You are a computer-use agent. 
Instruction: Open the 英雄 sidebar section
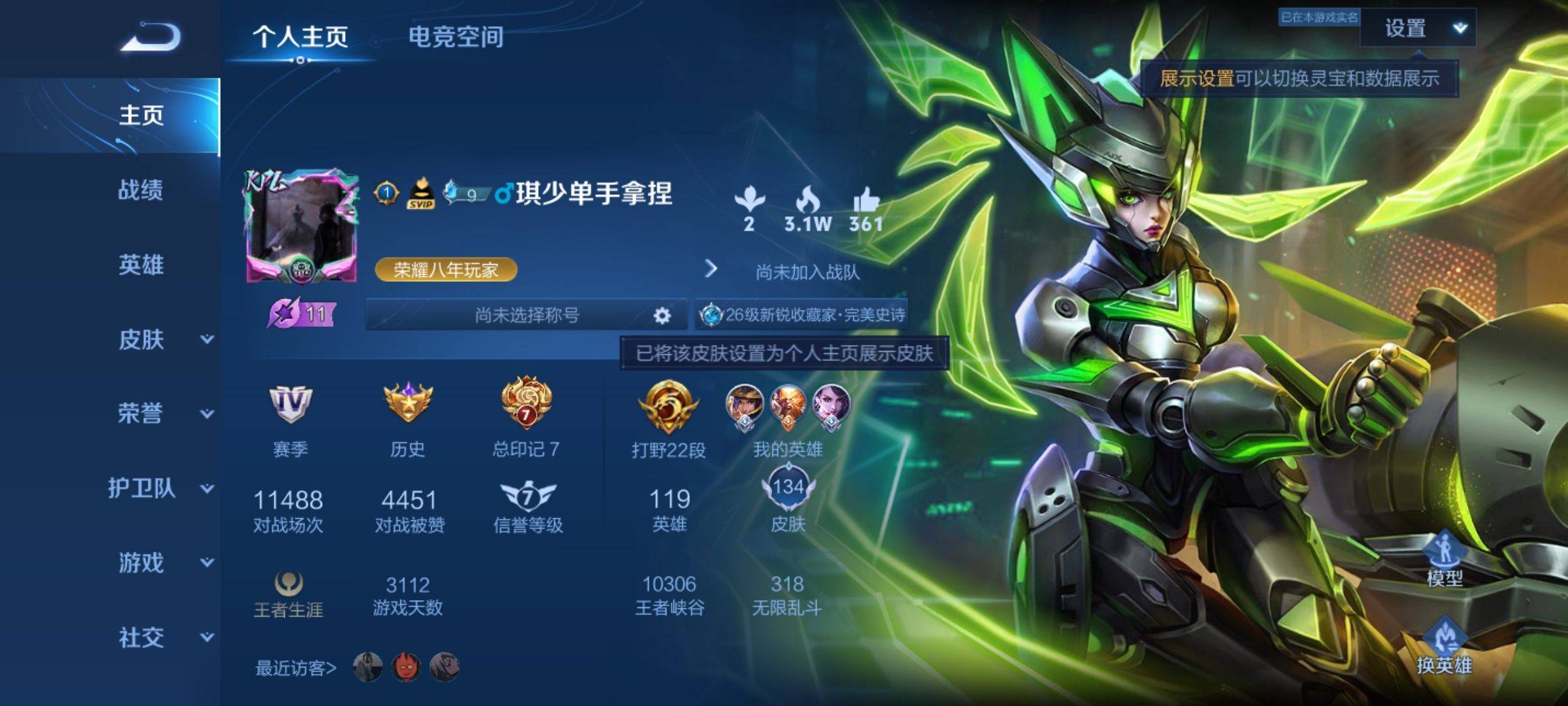[x=140, y=265]
